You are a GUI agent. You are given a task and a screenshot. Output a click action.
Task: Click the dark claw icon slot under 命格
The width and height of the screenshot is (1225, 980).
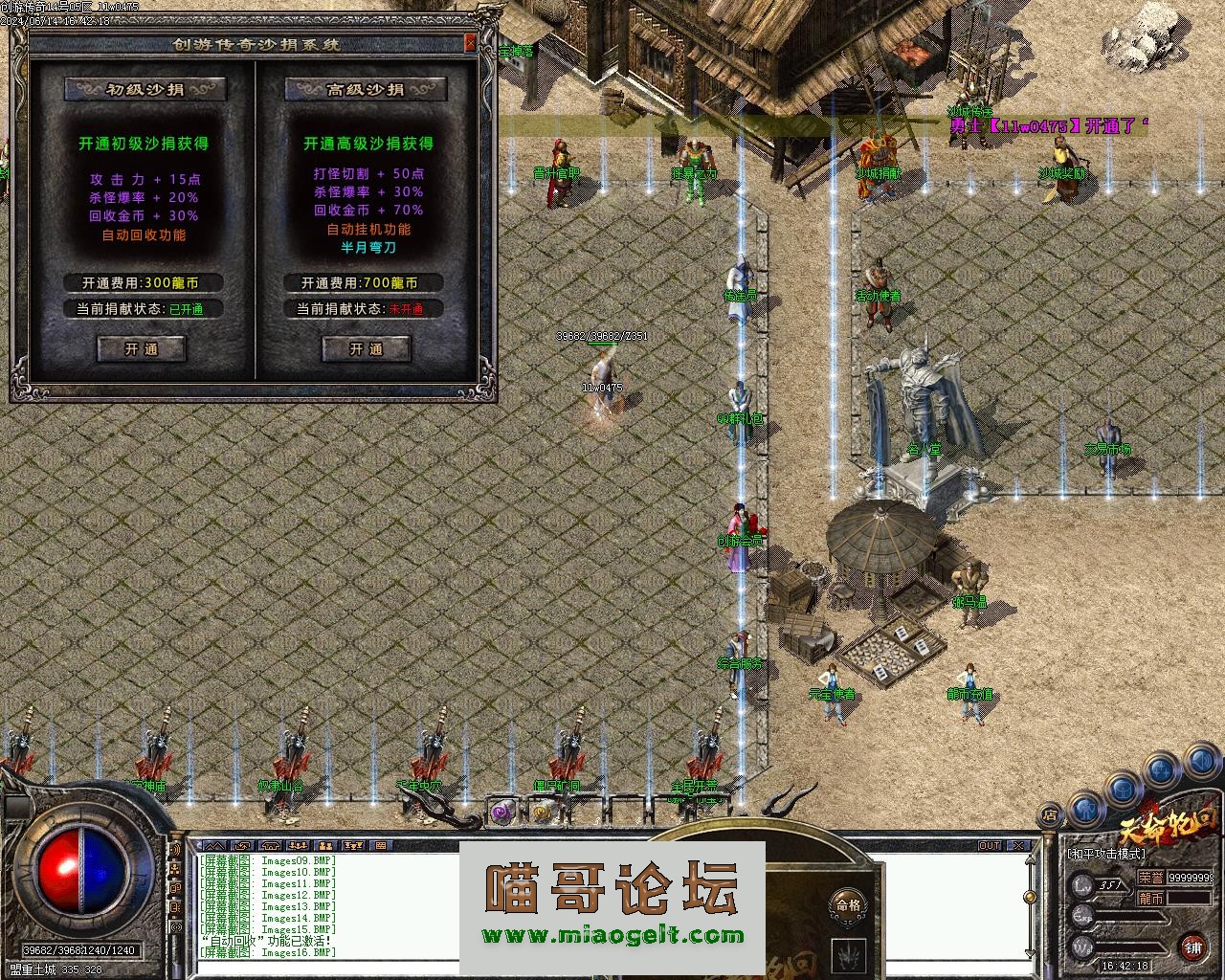tap(848, 954)
